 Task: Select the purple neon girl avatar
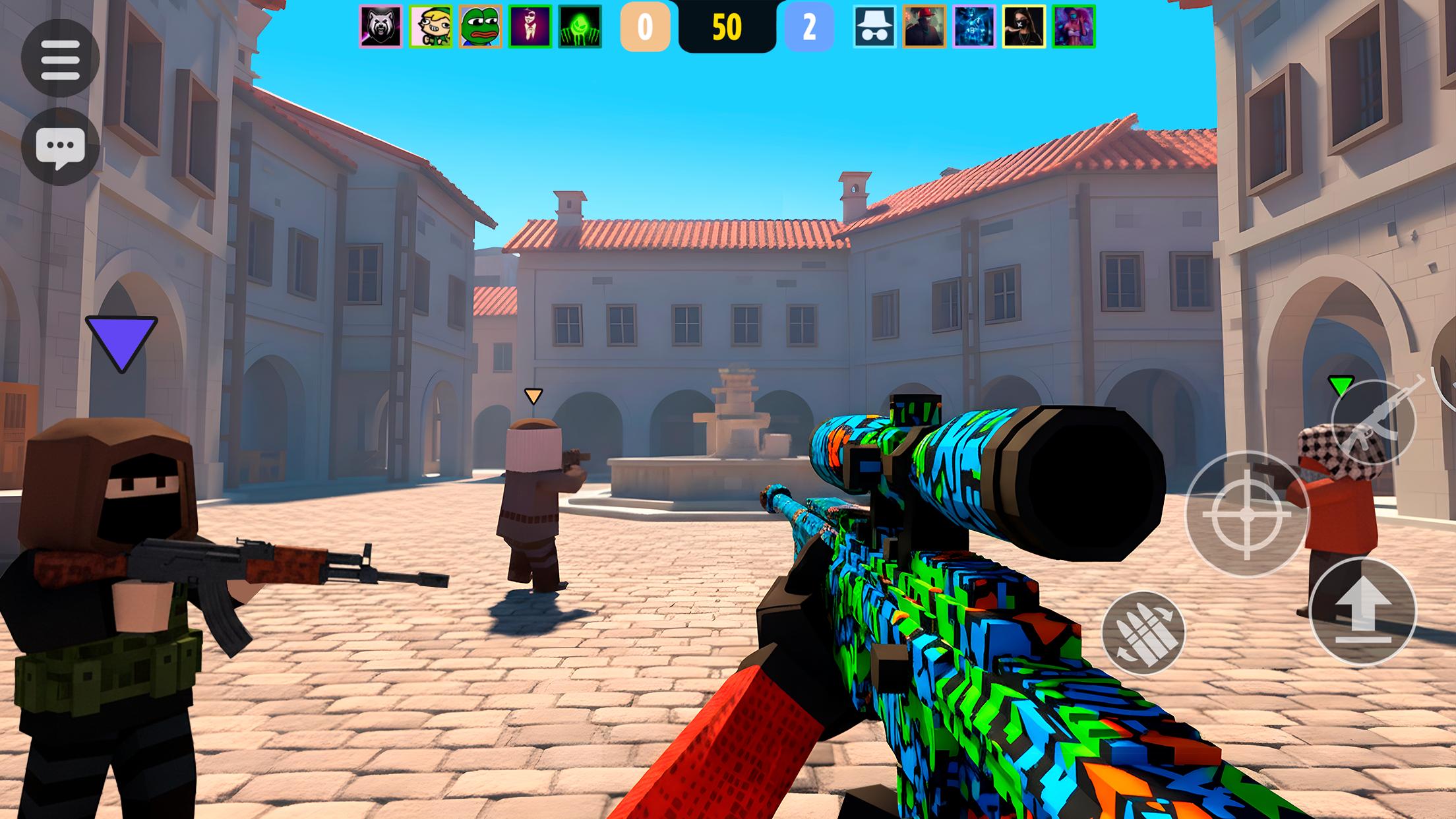click(x=1074, y=27)
